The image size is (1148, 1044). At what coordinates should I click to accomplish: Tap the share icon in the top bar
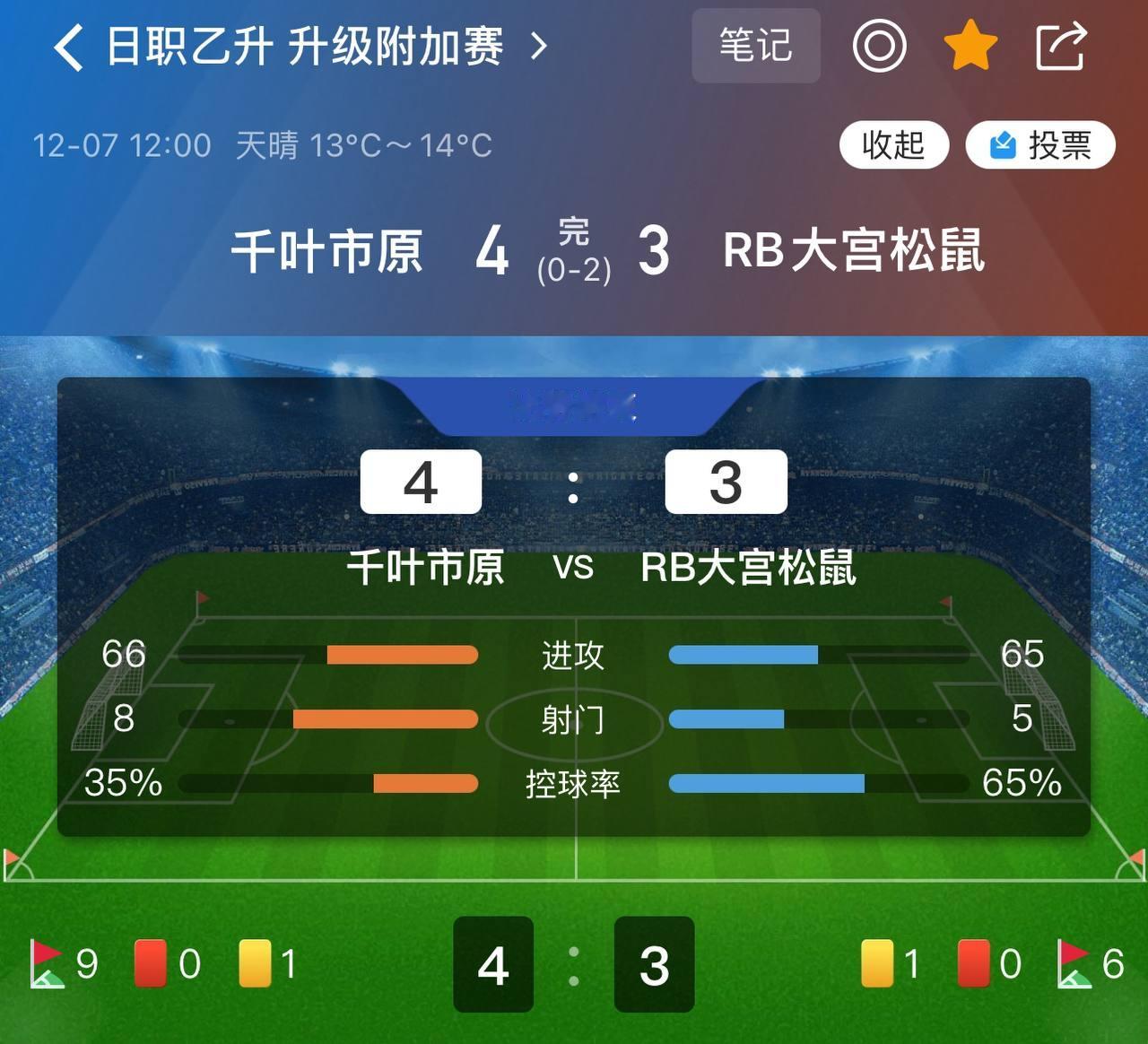coord(1060,47)
